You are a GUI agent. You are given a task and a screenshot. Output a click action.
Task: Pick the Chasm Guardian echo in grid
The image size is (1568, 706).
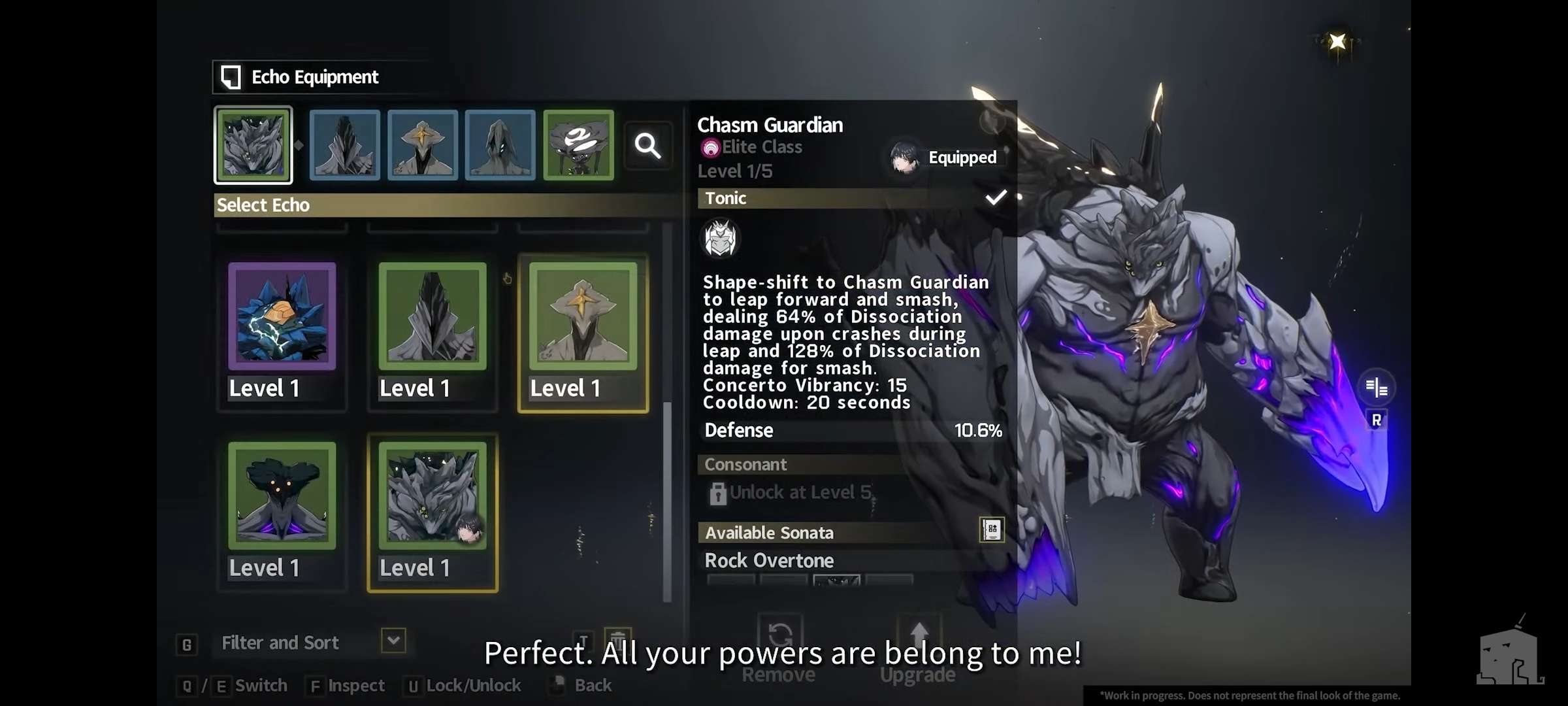pos(433,496)
